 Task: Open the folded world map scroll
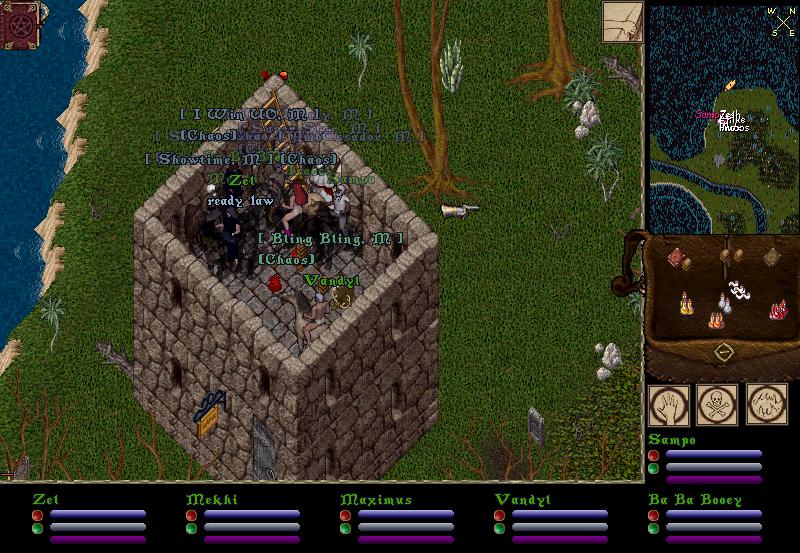[x=622, y=22]
